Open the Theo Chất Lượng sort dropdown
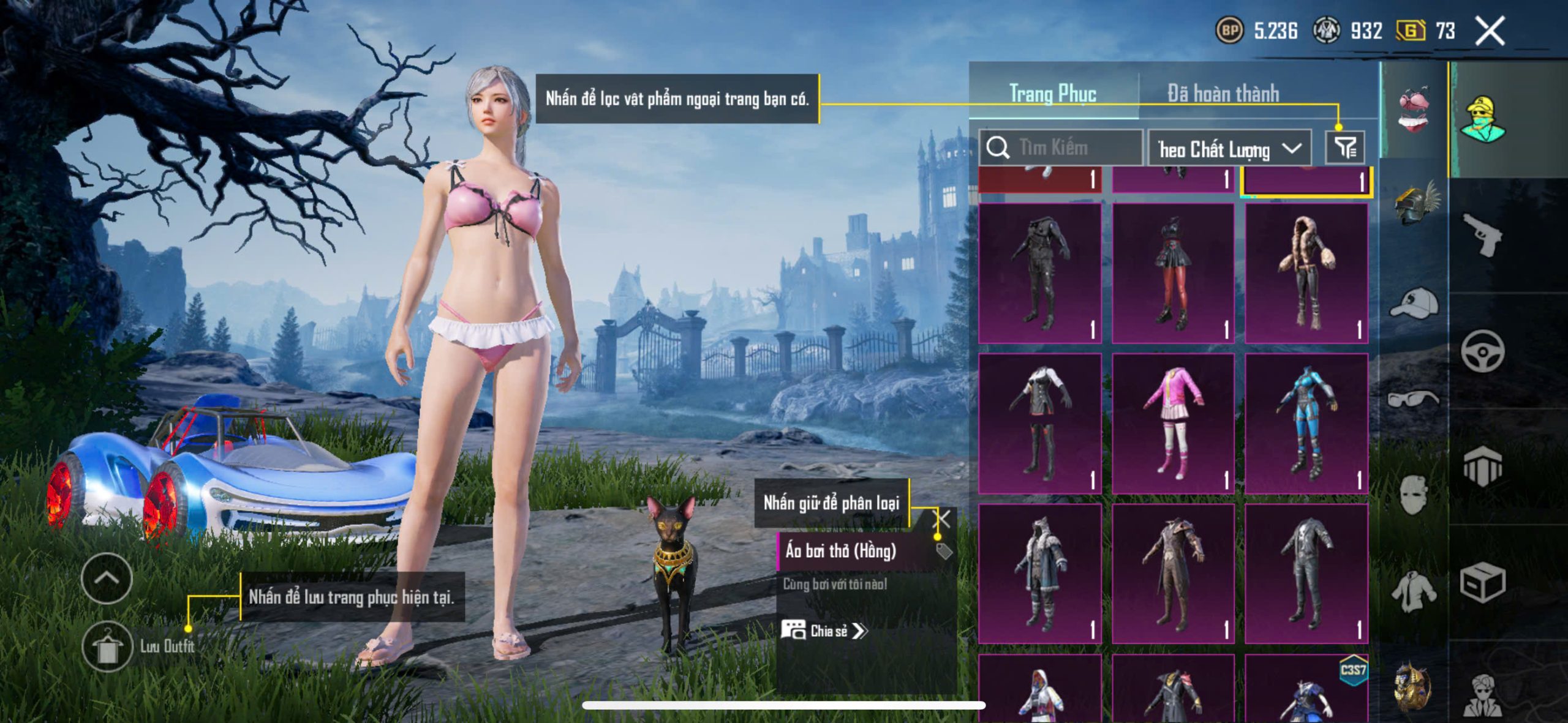Image resolution: width=1568 pixels, height=723 pixels. pyautogui.click(x=1229, y=149)
